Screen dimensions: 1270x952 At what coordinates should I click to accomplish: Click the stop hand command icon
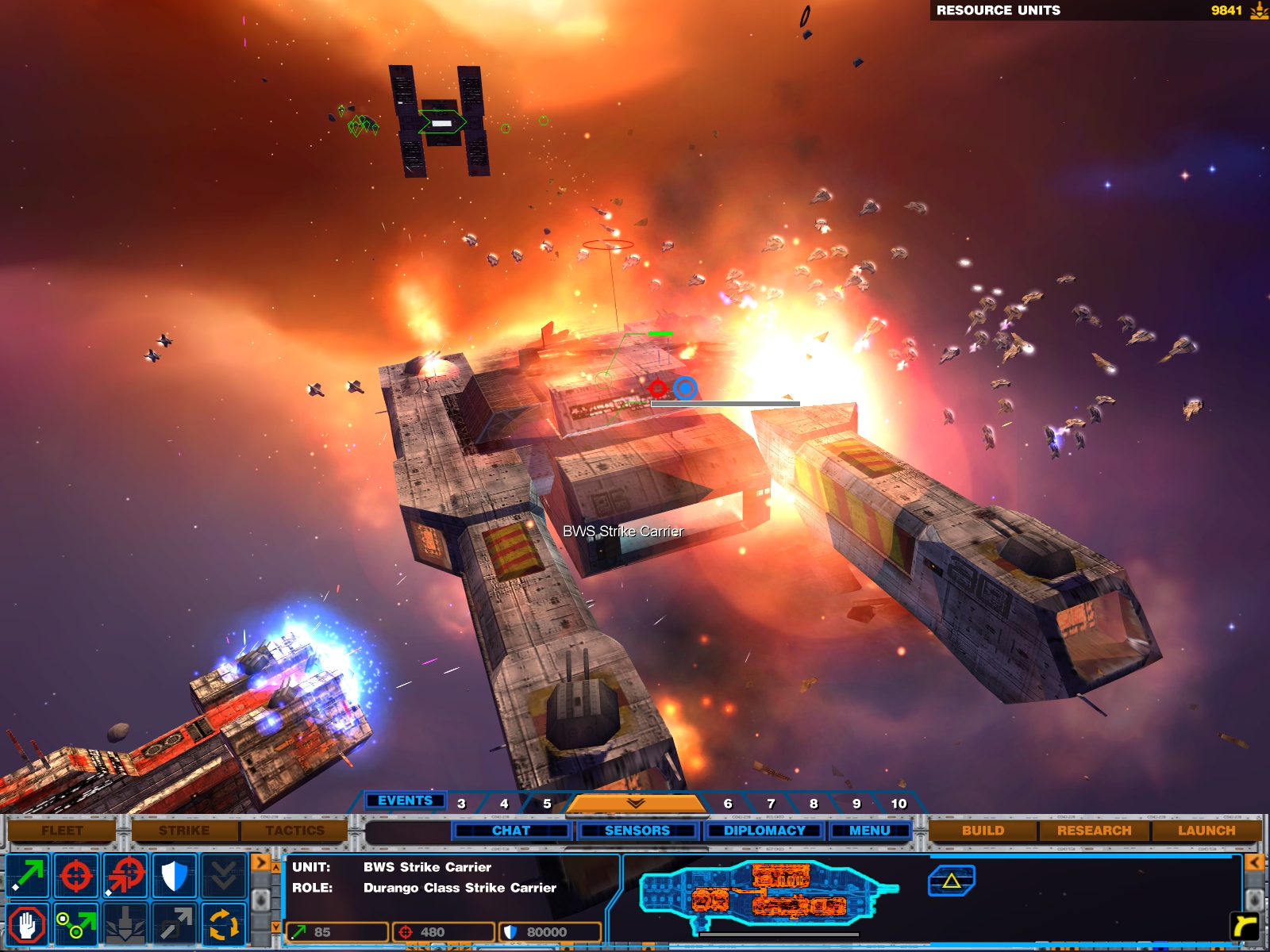[x=28, y=925]
